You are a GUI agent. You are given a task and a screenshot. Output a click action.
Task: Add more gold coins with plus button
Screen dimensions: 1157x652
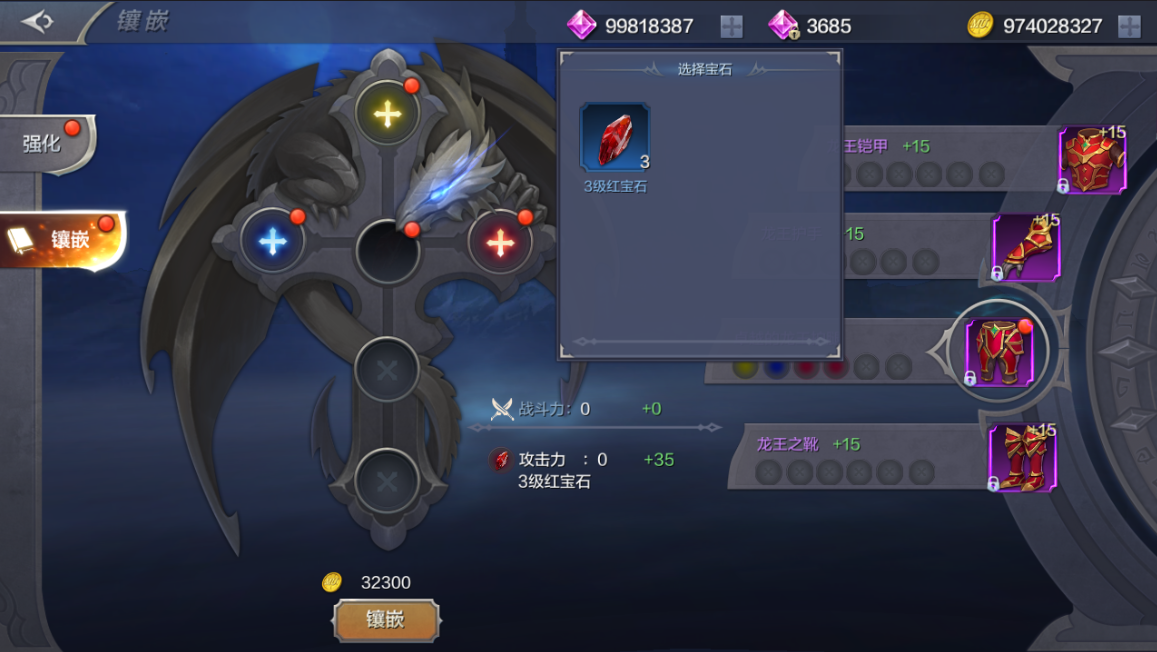point(1129,26)
